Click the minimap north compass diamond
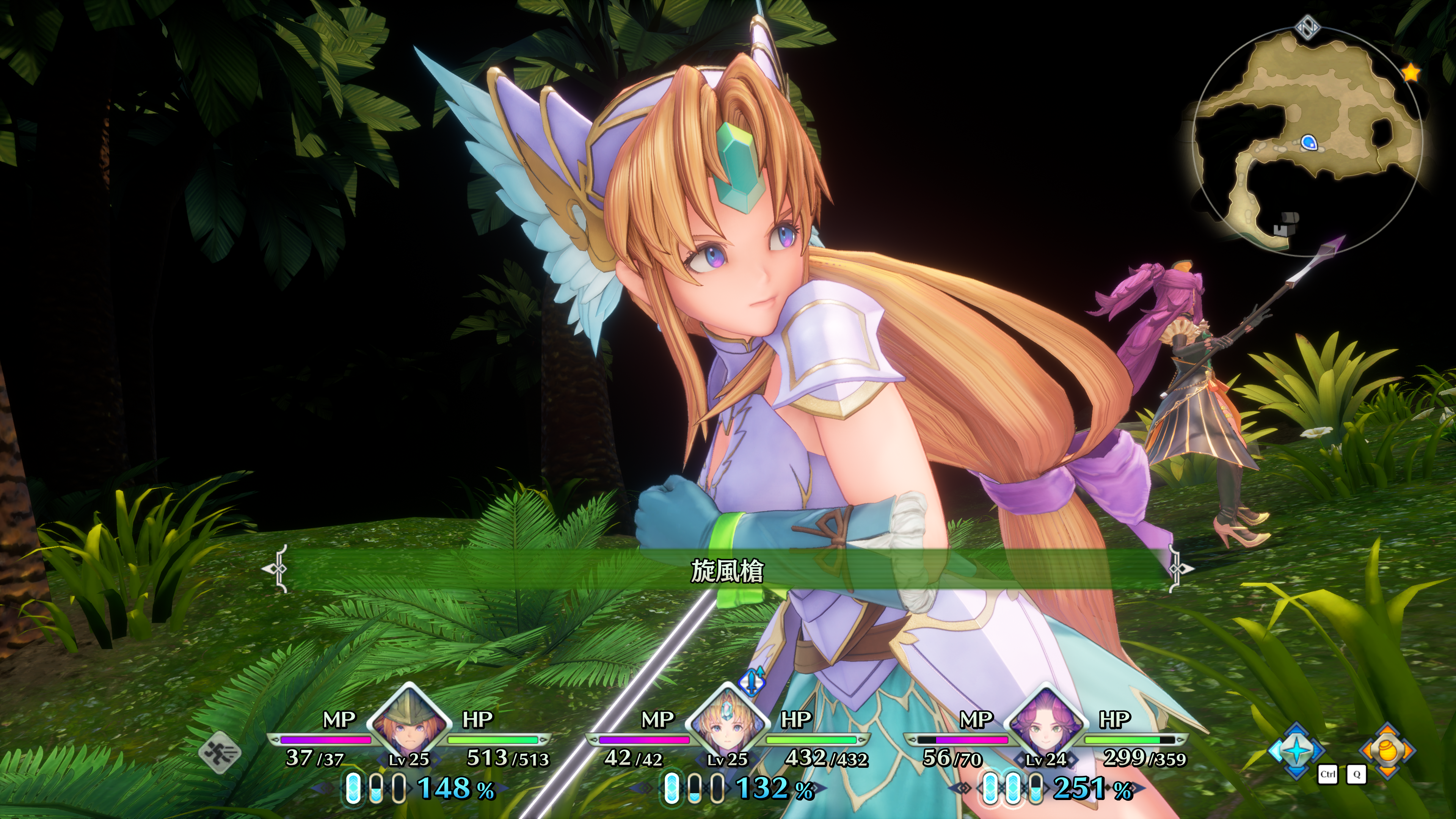This screenshot has height=819, width=1456. [1307, 27]
